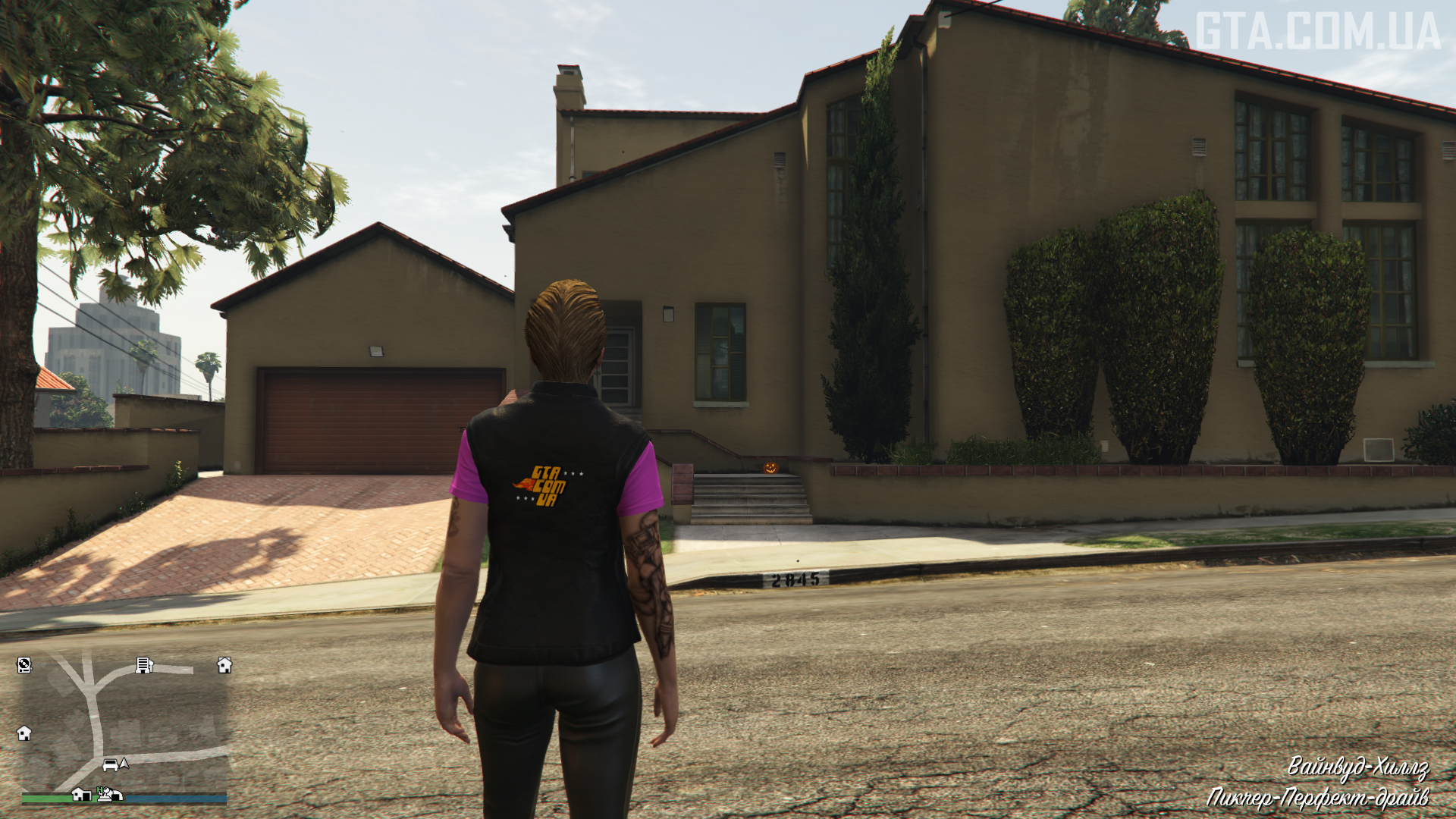Click the office building blip on minimap
The width and height of the screenshot is (1456, 819).
143,665
